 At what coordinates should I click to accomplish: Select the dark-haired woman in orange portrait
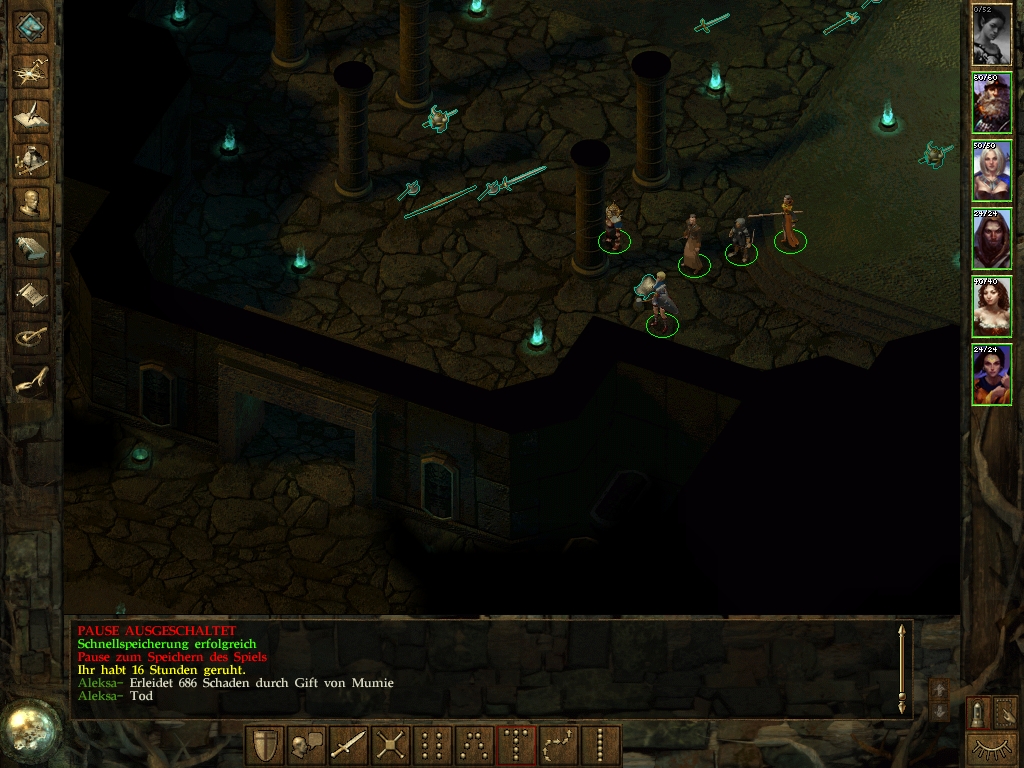[x=991, y=375]
